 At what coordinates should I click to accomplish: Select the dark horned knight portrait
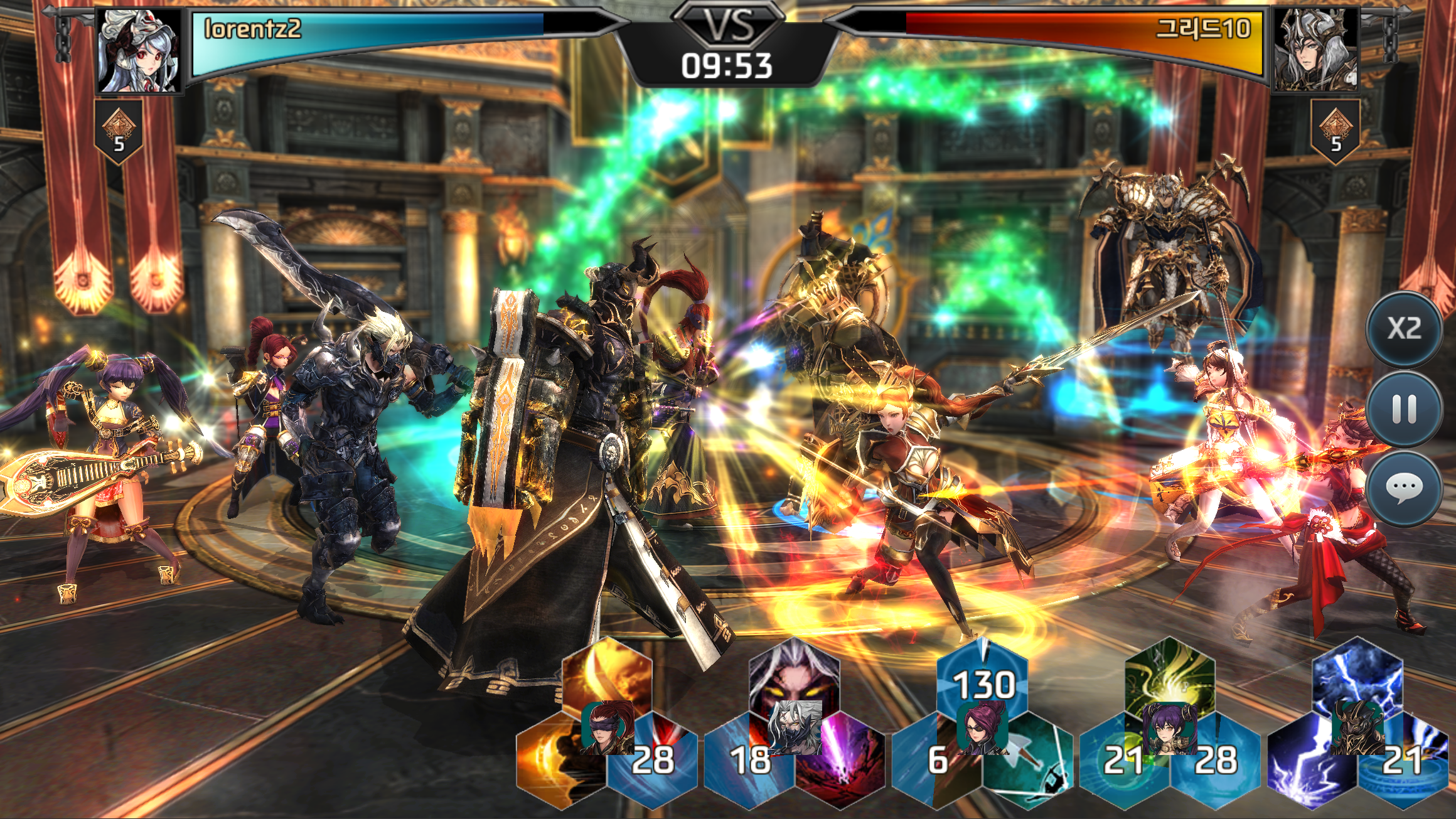(x=1357, y=728)
